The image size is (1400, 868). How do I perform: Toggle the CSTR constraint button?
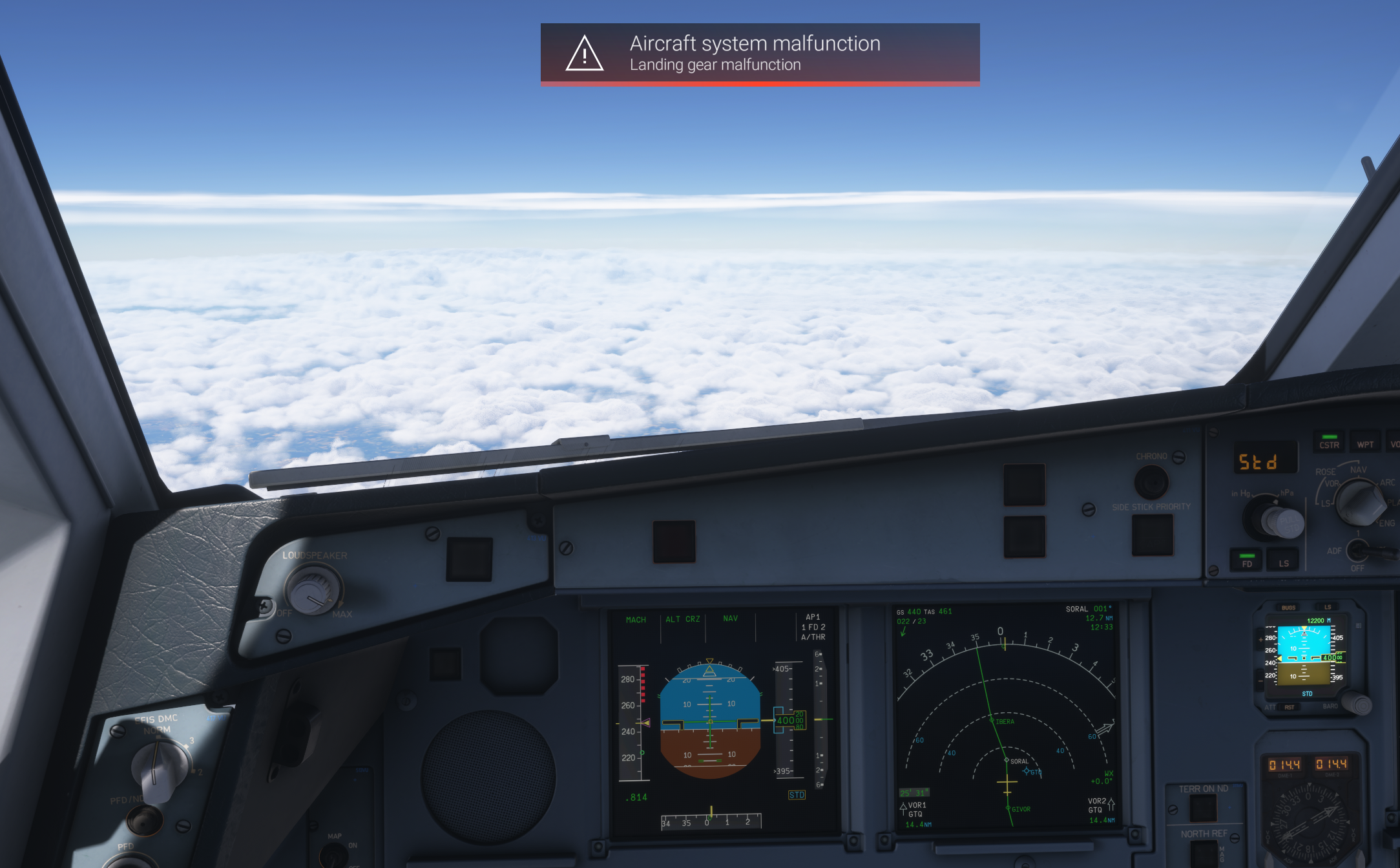click(1329, 442)
